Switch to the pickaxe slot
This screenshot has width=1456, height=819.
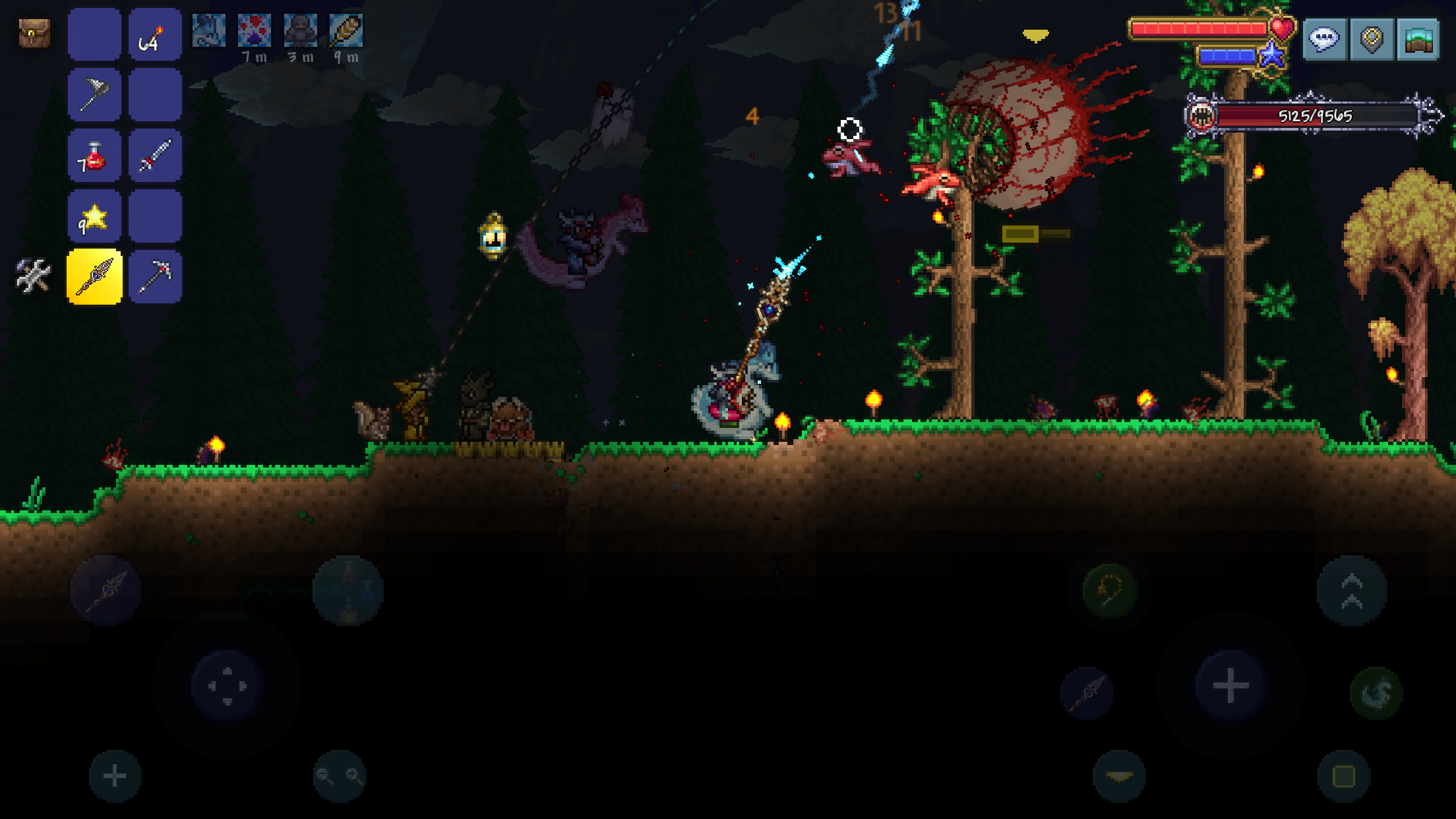pyautogui.click(x=155, y=277)
